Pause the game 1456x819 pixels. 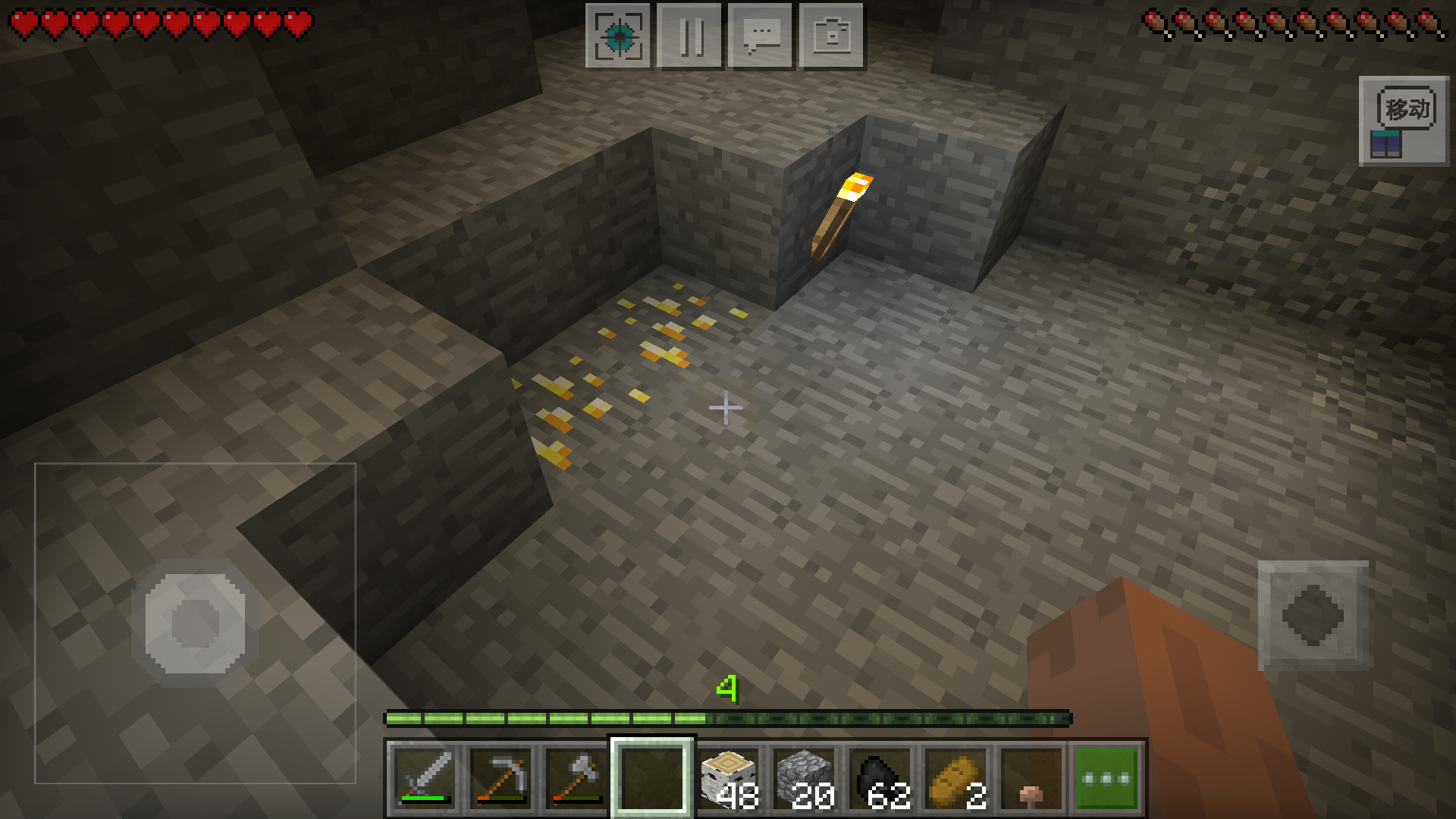pyautogui.click(x=689, y=36)
